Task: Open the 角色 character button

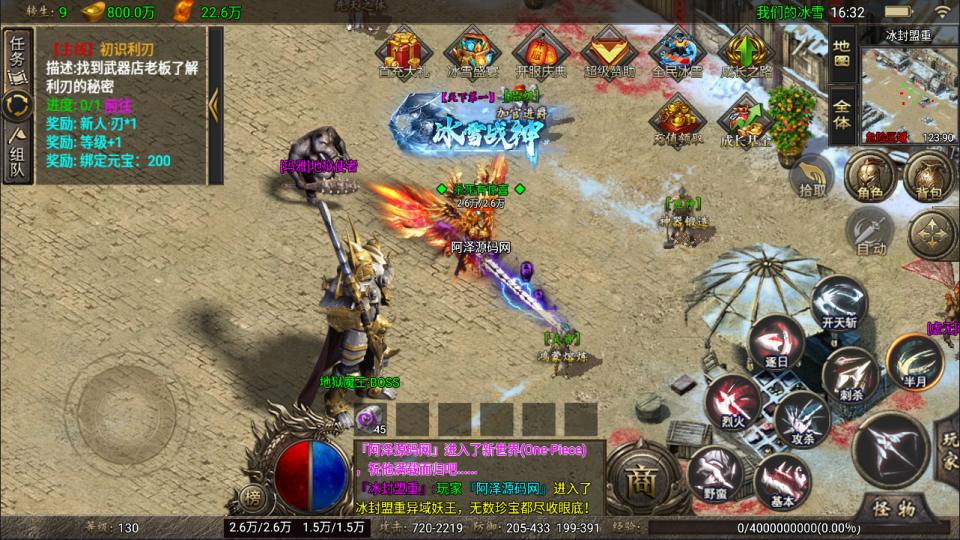Action: 865,179
